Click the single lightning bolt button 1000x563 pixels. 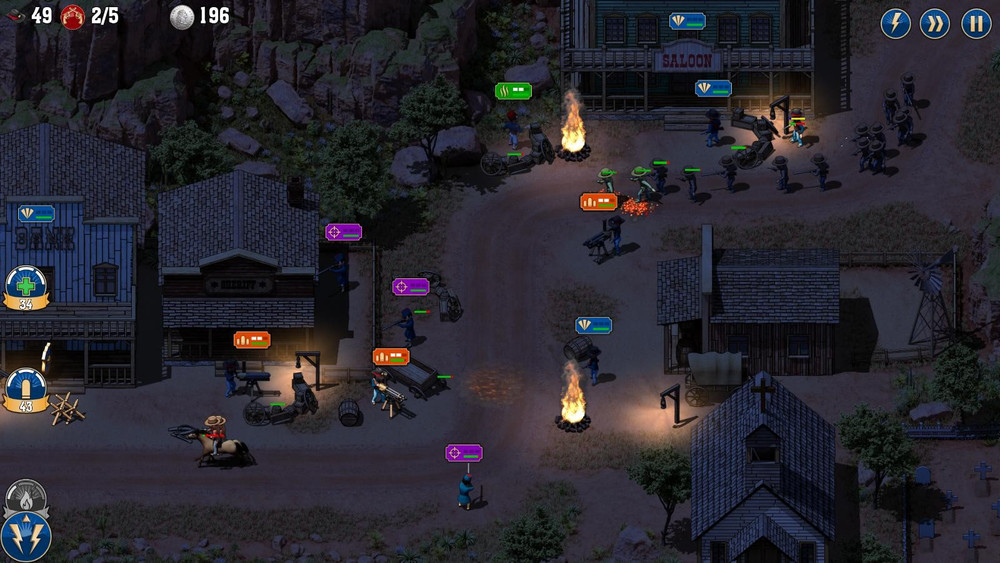coord(895,23)
